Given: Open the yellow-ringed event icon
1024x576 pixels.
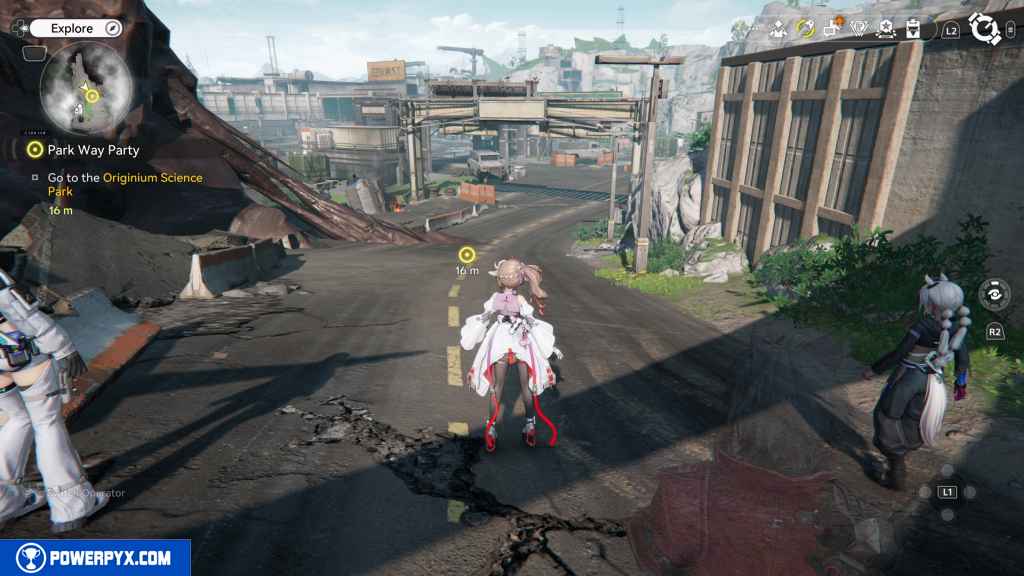Looking at the screenshot, I should (x=805, y=29).
